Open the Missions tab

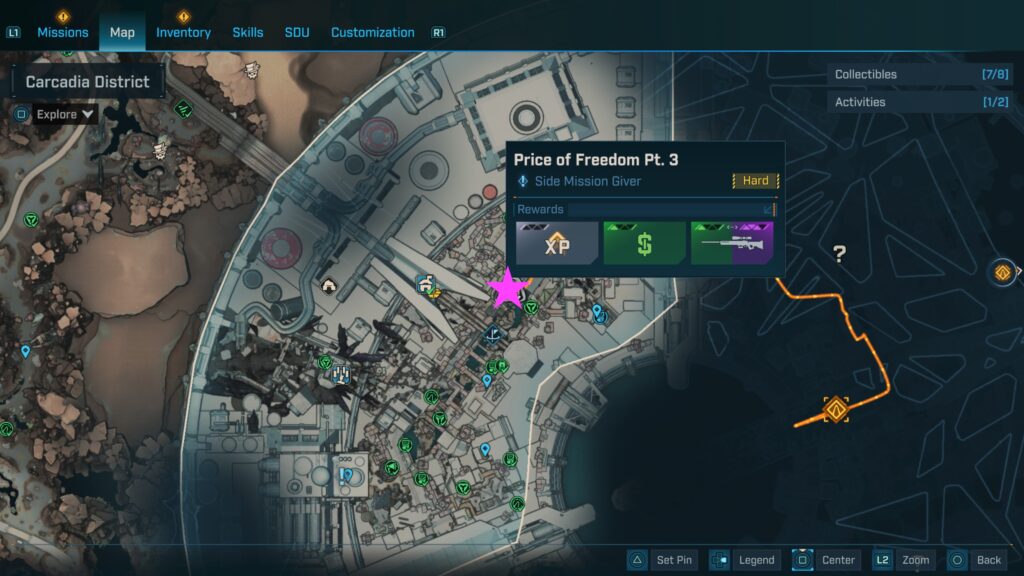pyautogui.click(x=63, y=32)
